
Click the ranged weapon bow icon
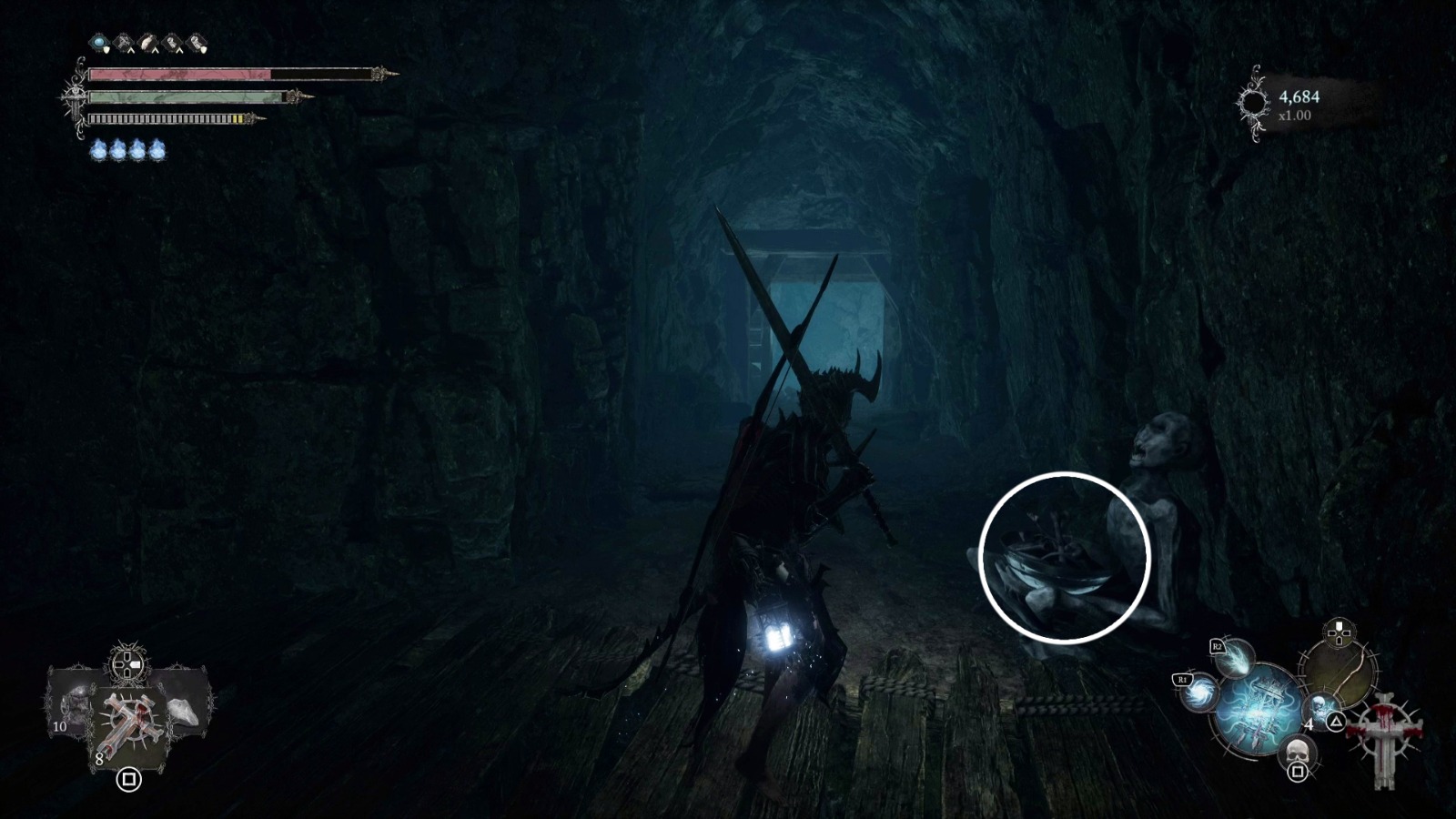(1340, 674)
